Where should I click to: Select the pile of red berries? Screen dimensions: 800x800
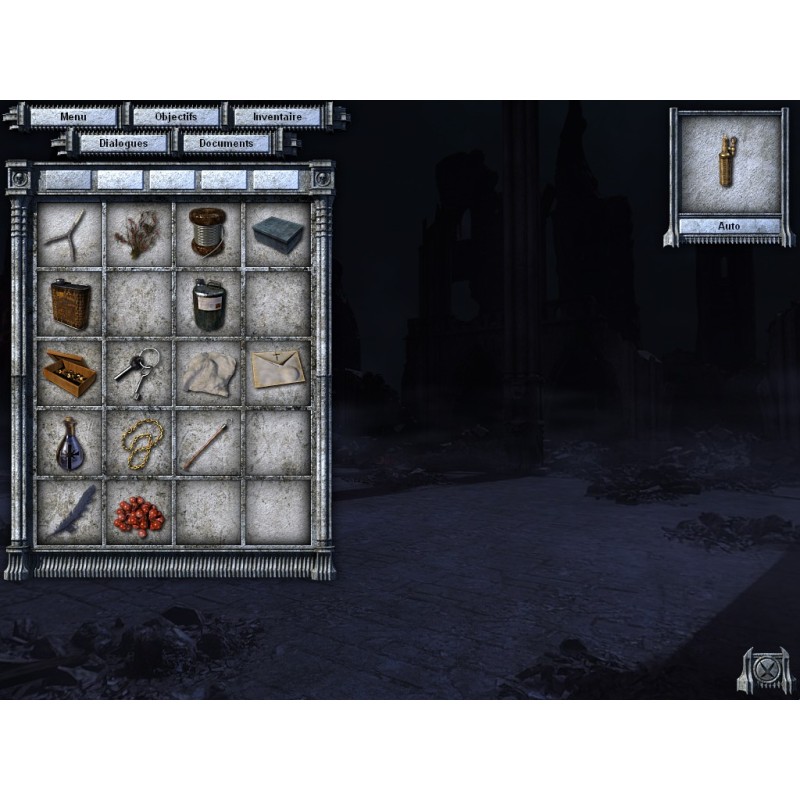138,513
